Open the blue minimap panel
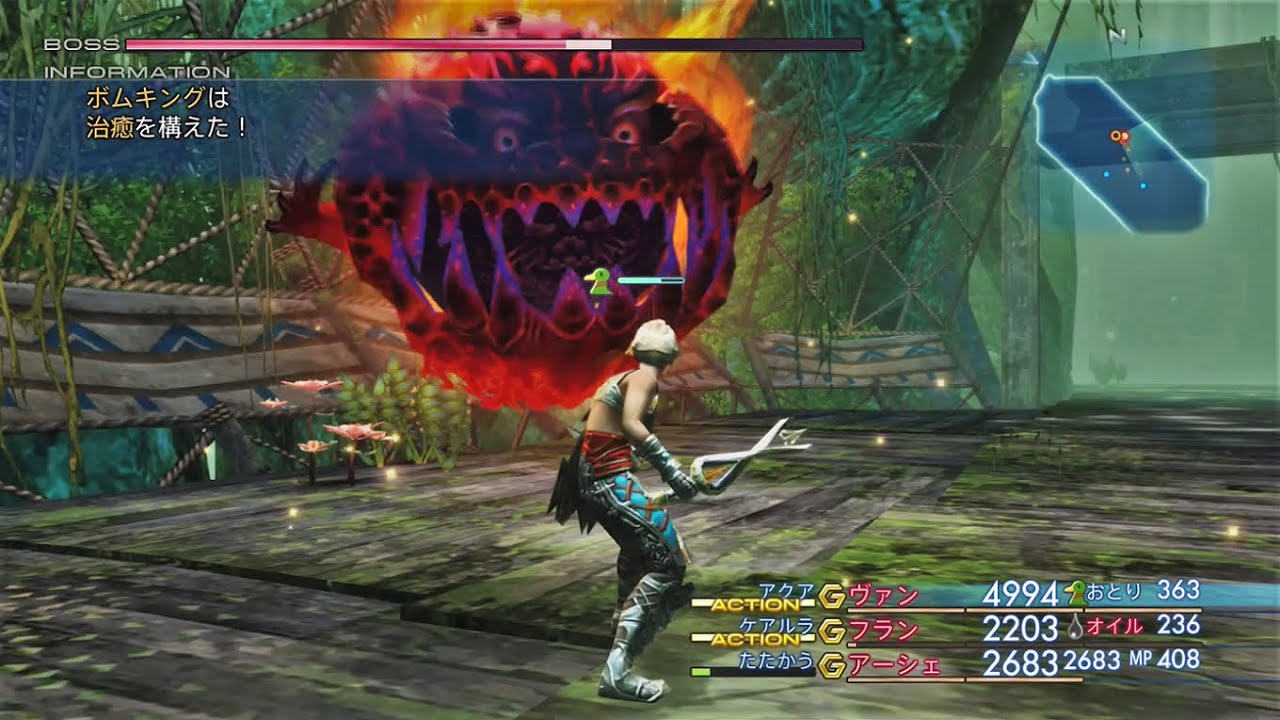The height and width of the screenshot is (720, 1280). coord(1120,155)
